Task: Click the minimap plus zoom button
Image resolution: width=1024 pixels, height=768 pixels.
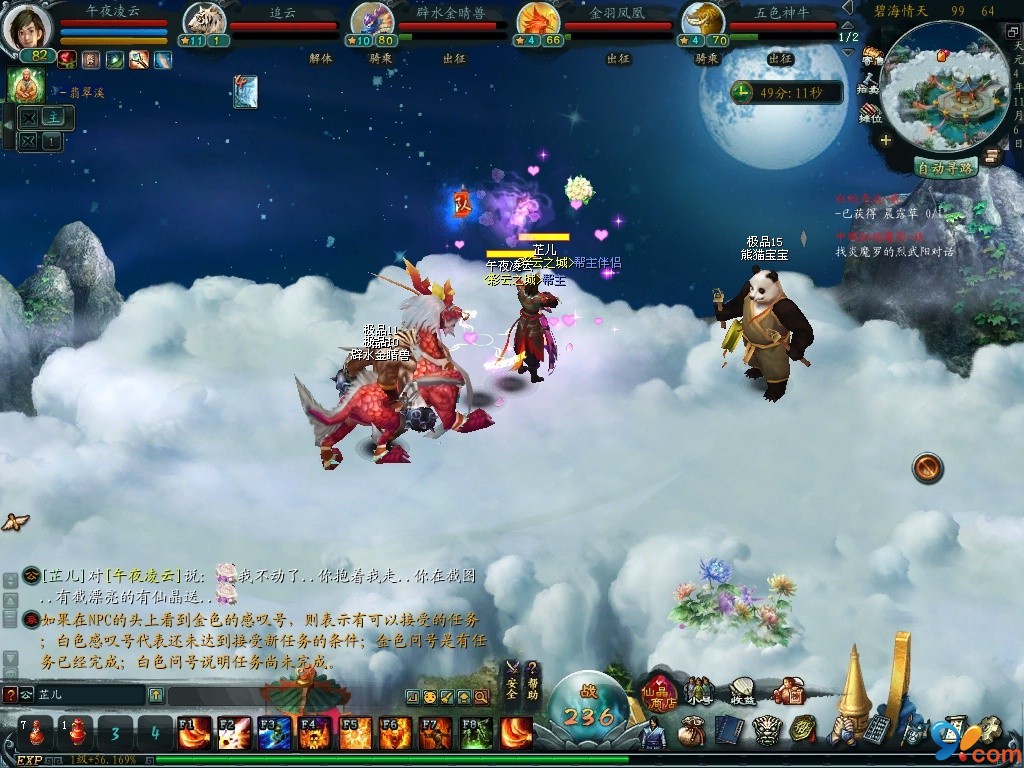Action: pos(885,141)
